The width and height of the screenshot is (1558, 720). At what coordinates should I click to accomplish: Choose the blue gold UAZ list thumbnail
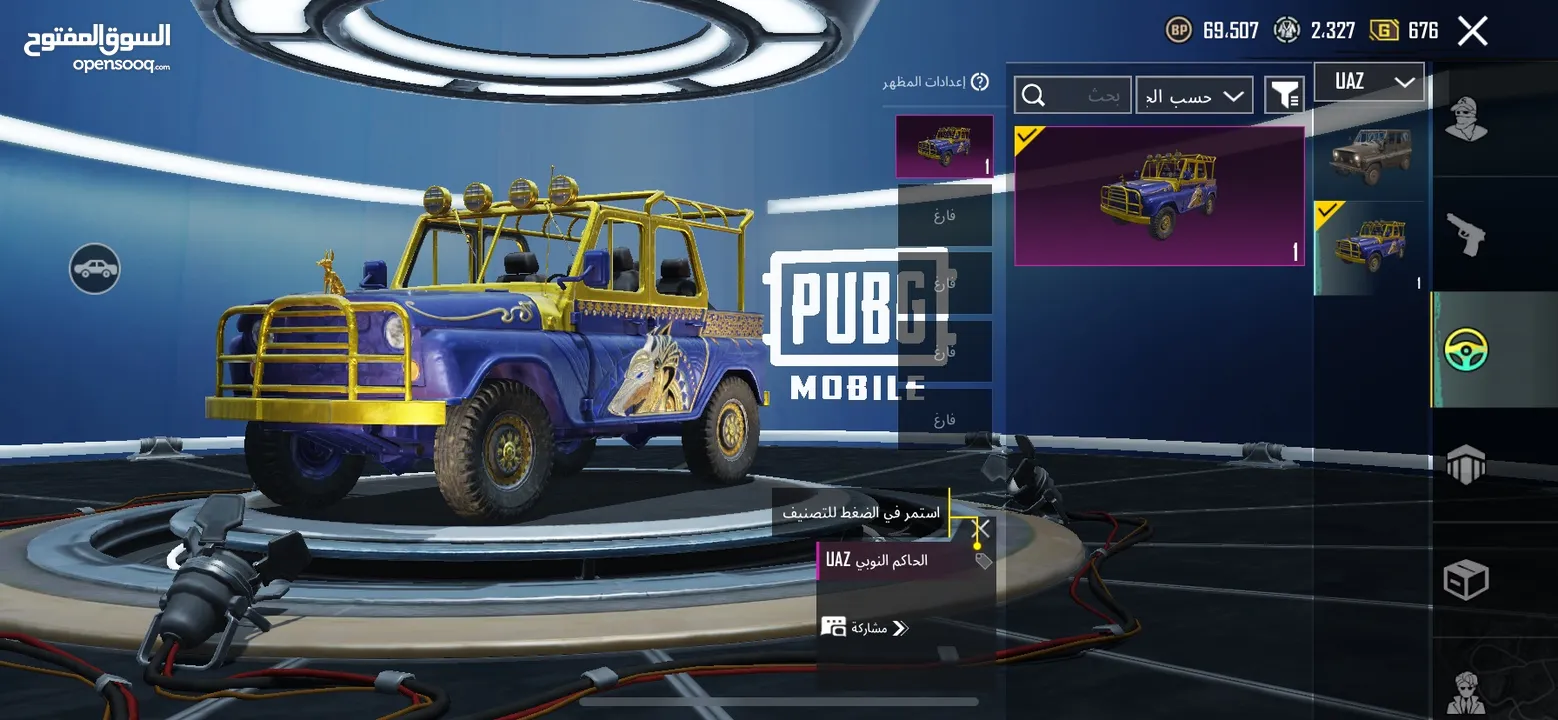[1368, 247]
